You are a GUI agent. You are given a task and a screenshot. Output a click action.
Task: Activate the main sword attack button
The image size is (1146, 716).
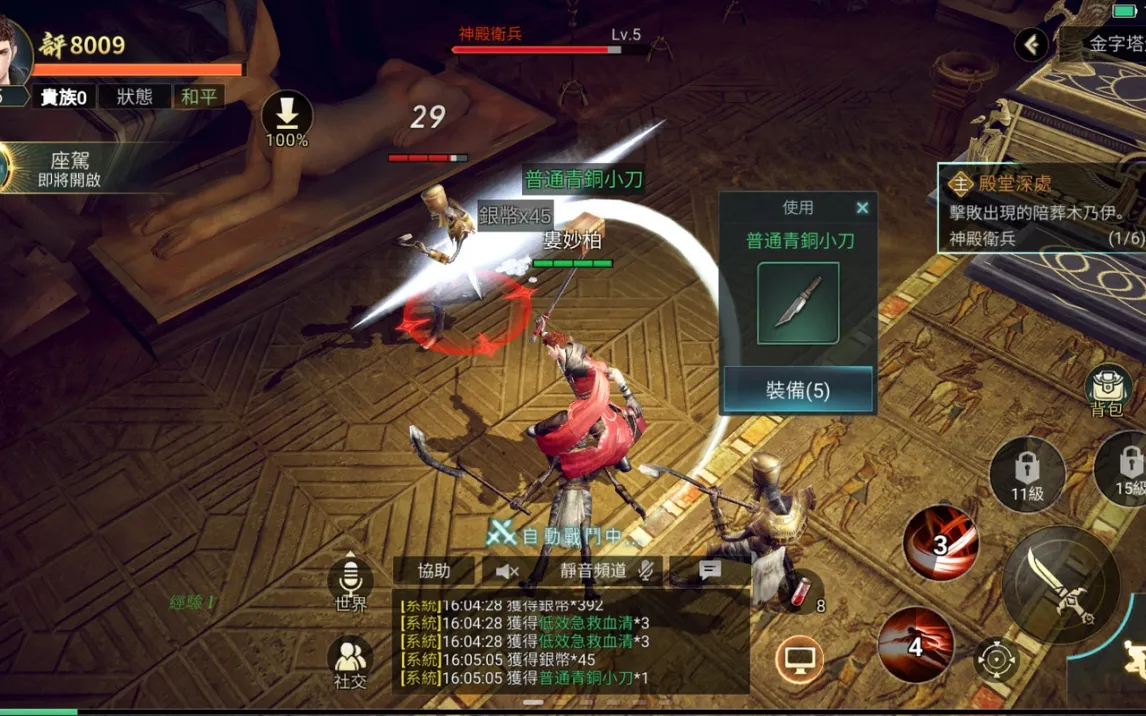click(x=1061, y=585)
